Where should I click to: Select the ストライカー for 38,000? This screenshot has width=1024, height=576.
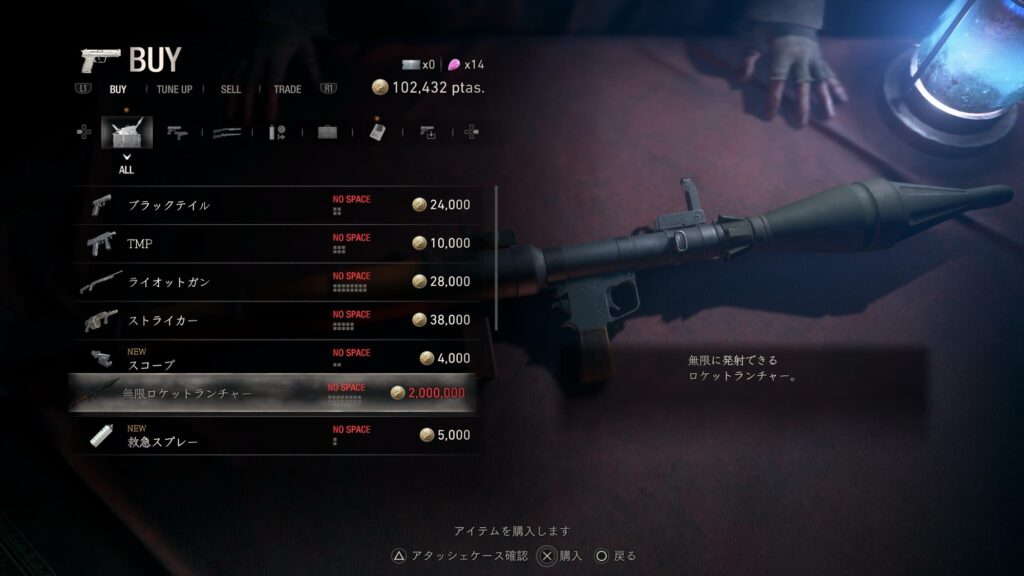coord(275,320)
